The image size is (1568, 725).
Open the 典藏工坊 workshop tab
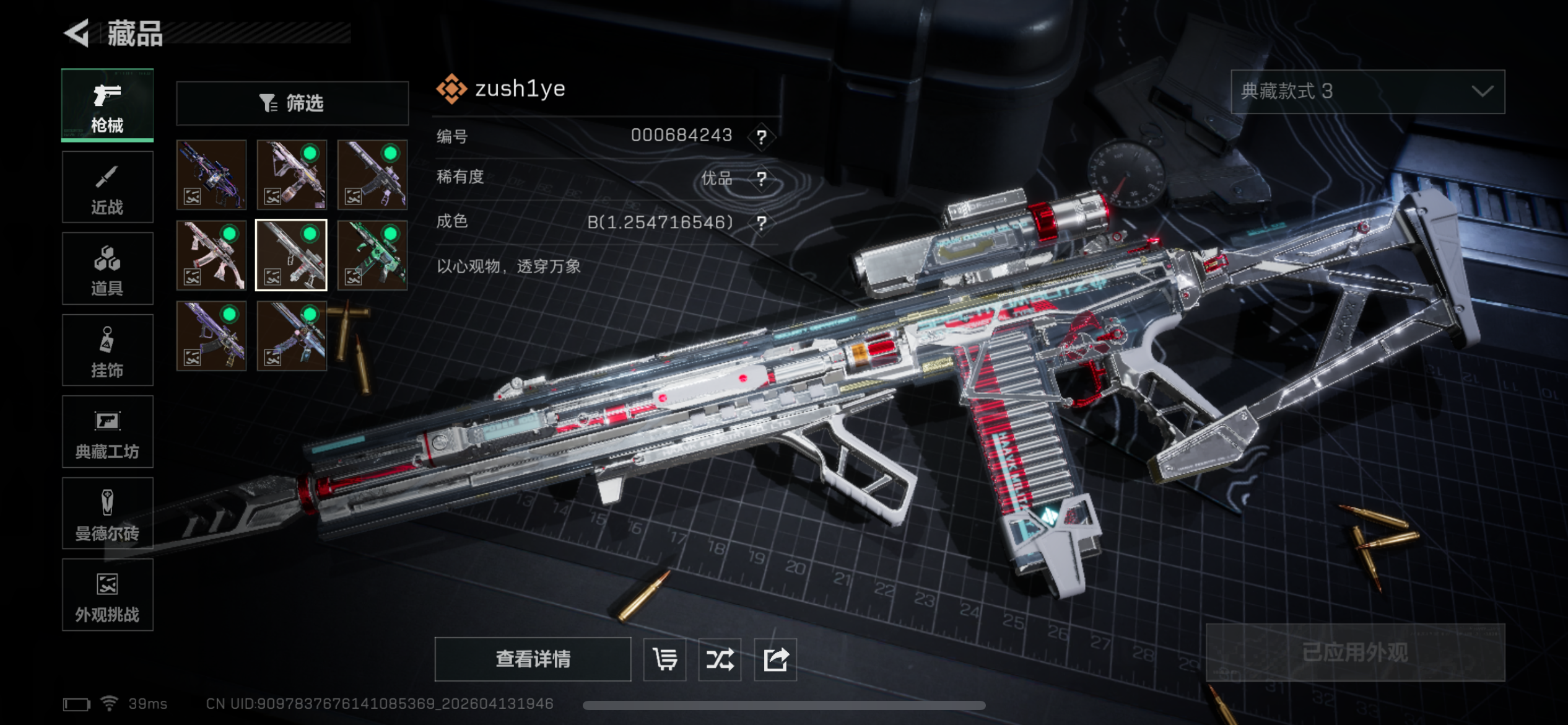tap(107, 432)
